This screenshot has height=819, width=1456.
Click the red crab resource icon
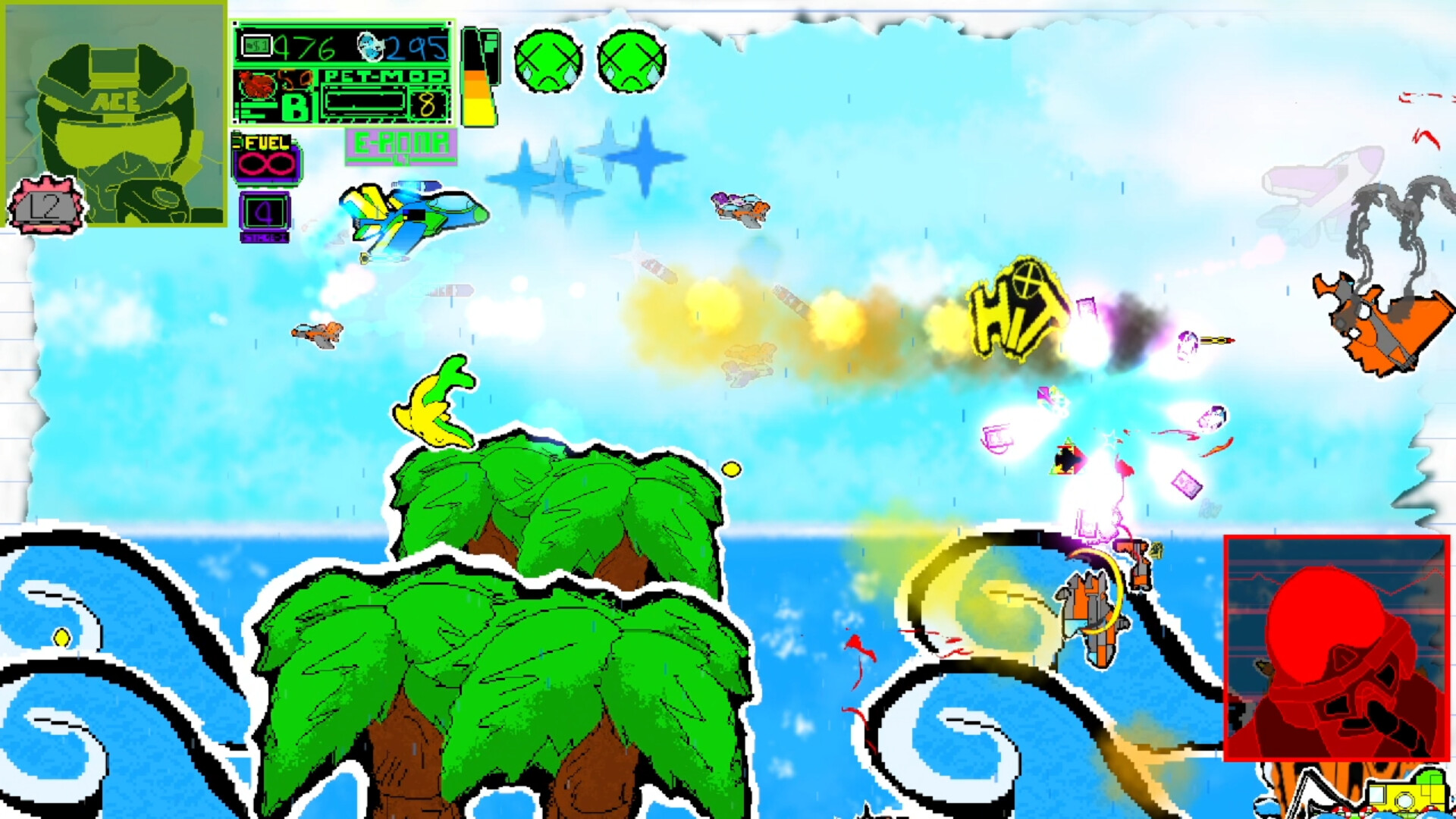(258, 85)
